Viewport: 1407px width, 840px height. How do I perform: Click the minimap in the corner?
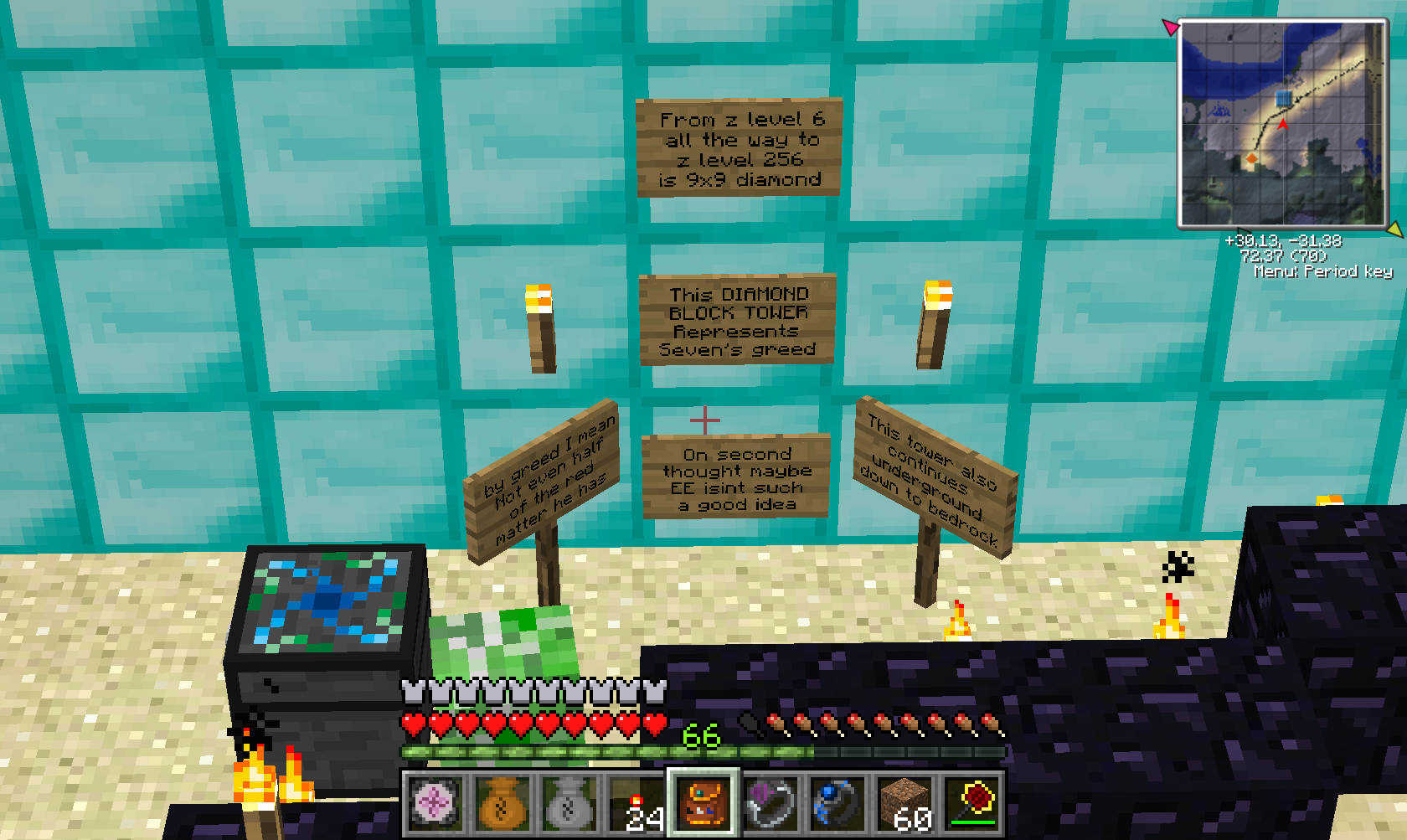coord(1282,124)
